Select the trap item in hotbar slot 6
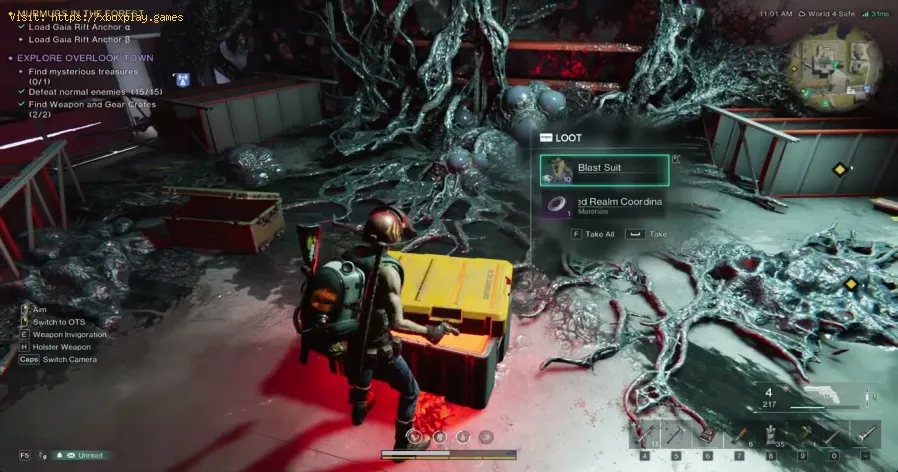Screen dimensions: 898x472 (x=706, y=433)
